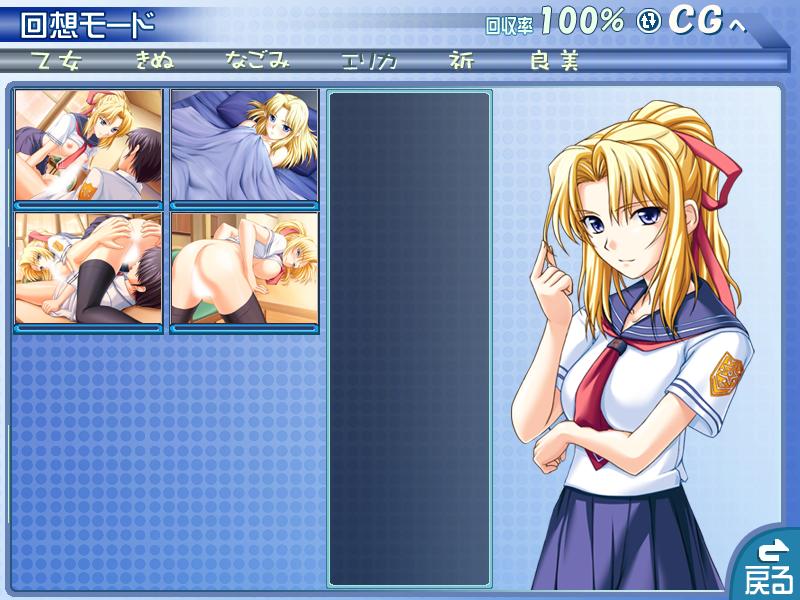The height and width of the screenshot is (600, 800).
Task: Open the なごみ character tab
Action: coord(257,61)
